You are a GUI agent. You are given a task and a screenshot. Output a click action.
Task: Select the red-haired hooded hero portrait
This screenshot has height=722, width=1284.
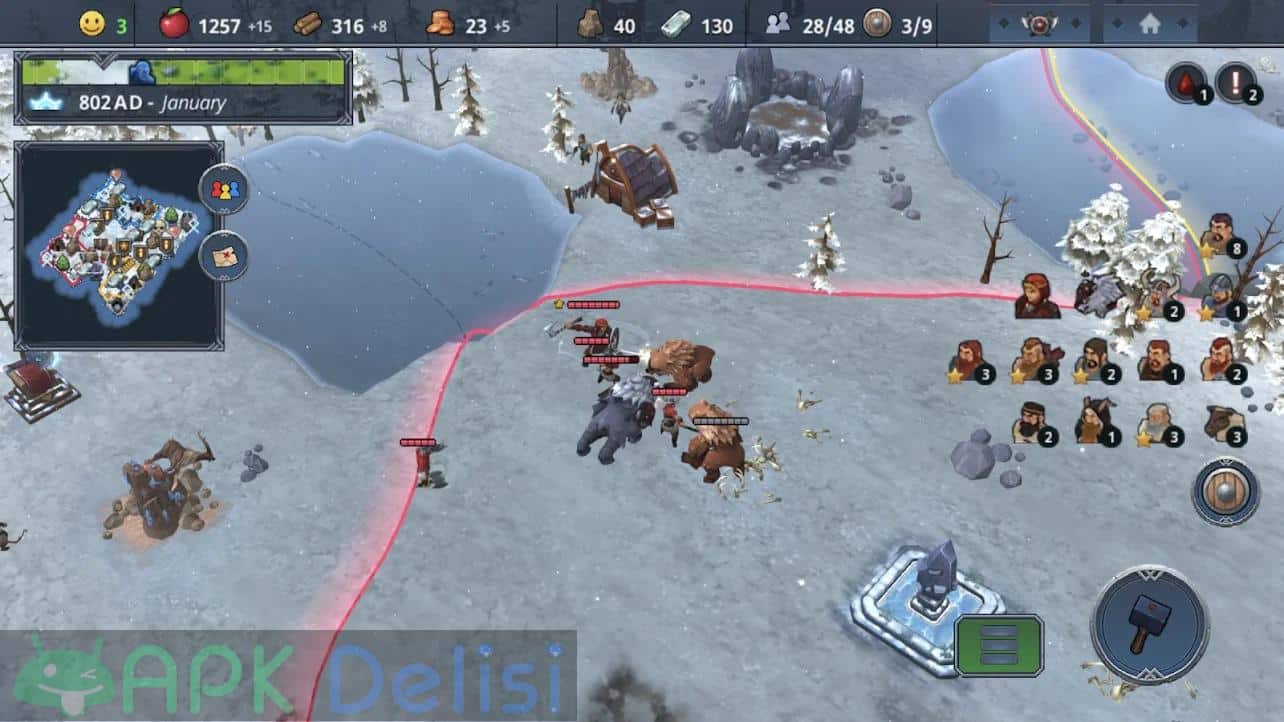(1036, 297)
